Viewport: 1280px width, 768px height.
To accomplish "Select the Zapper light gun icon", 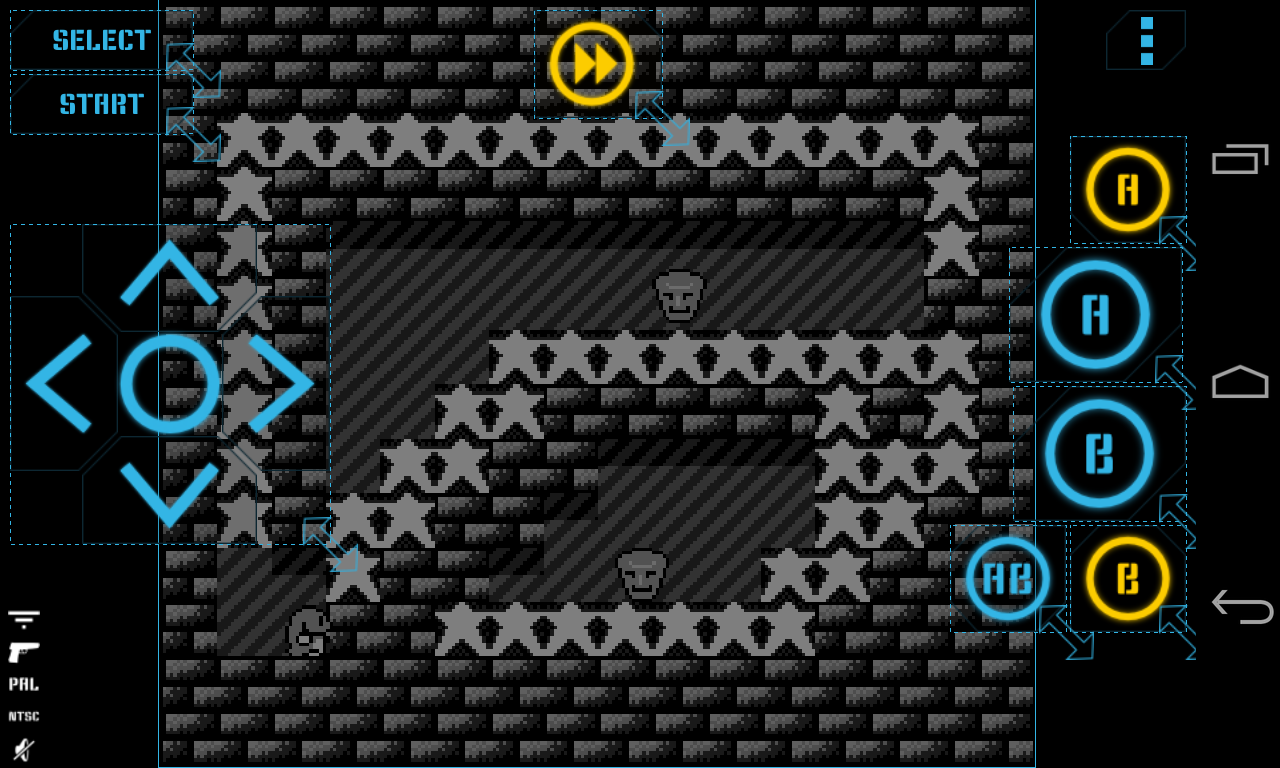I will 24,650.
